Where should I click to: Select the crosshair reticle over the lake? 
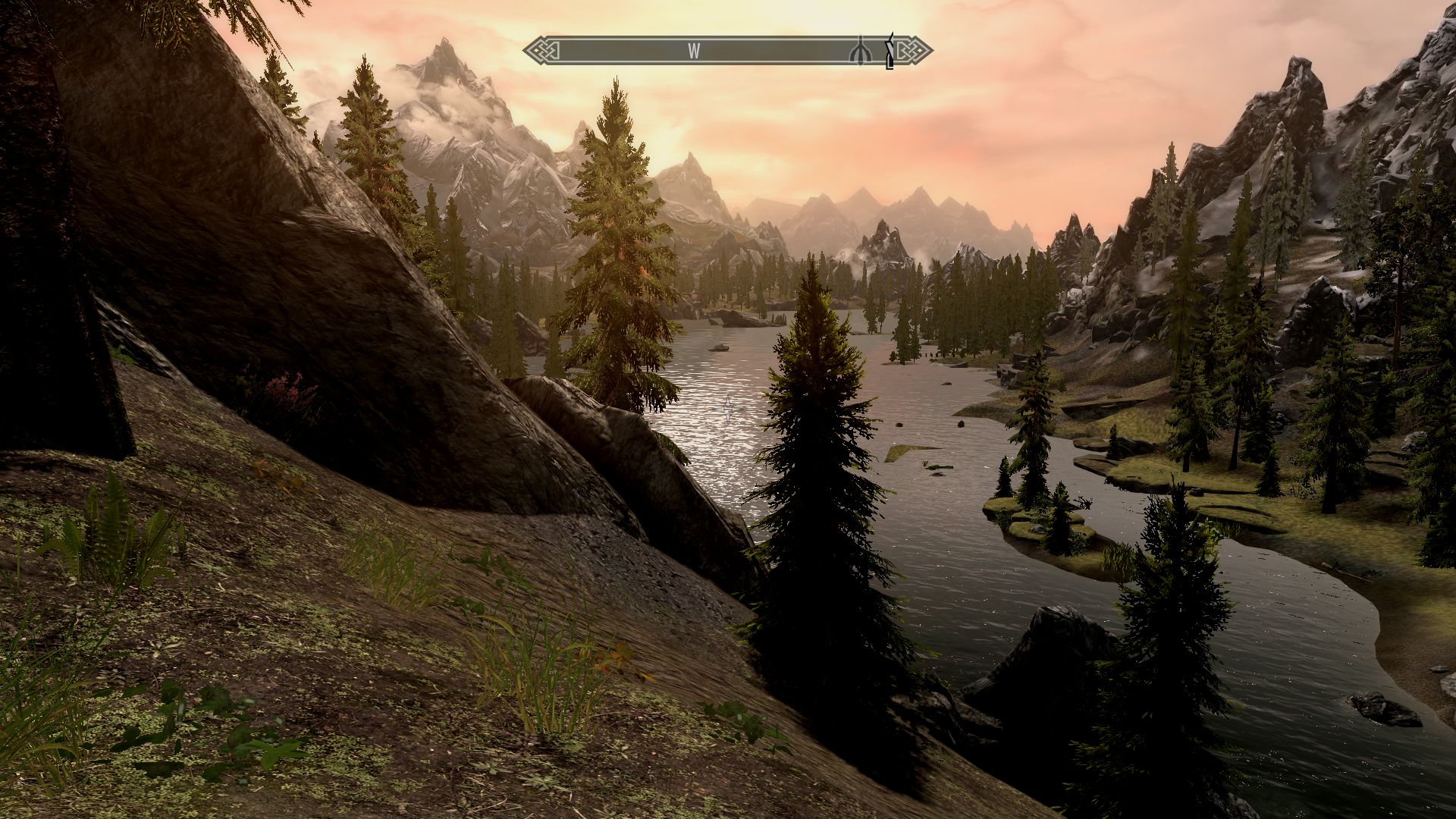pos(726,409)
